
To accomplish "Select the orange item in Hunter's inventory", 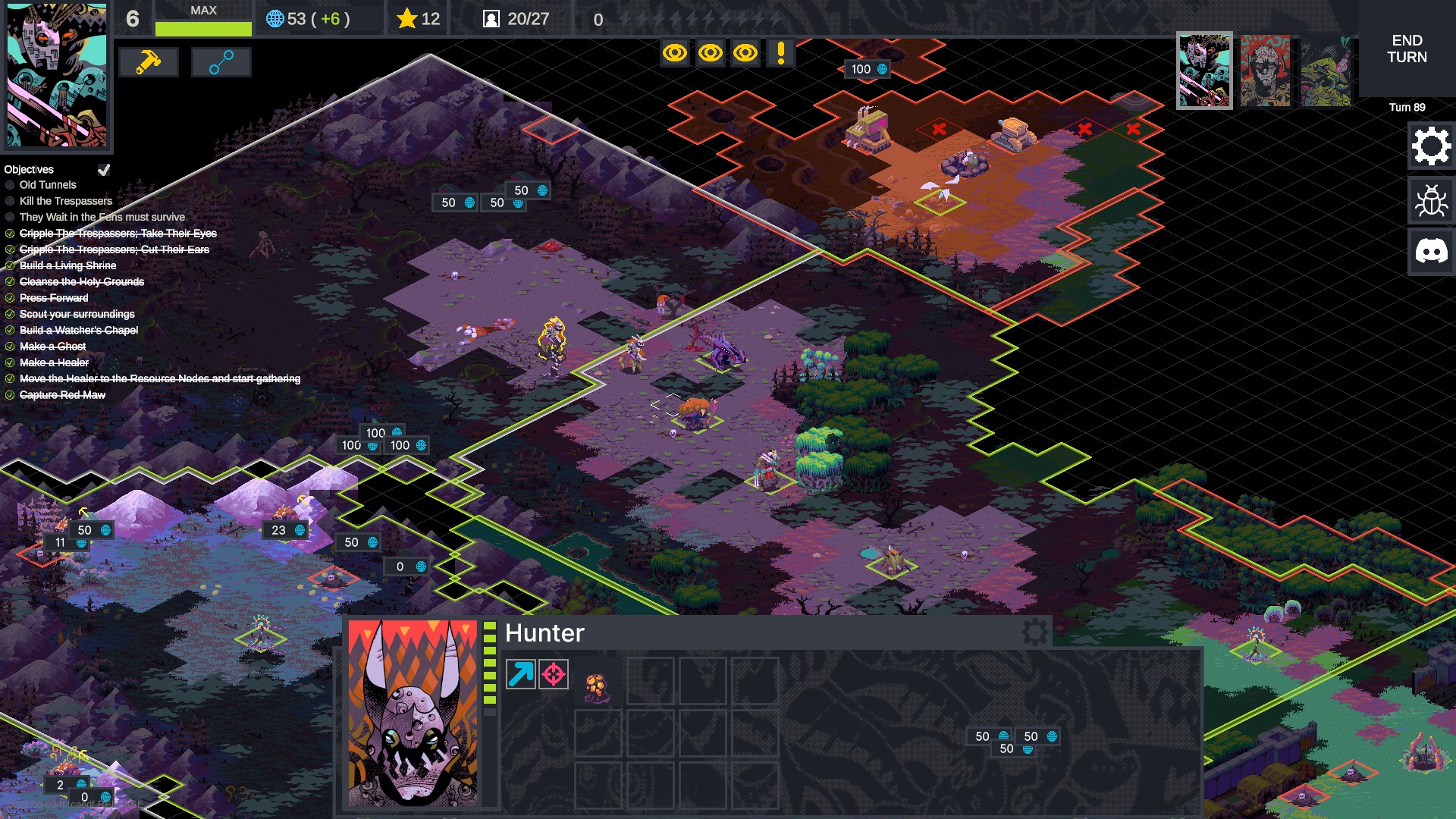I will pyautogui.click(x=596, y=687).
